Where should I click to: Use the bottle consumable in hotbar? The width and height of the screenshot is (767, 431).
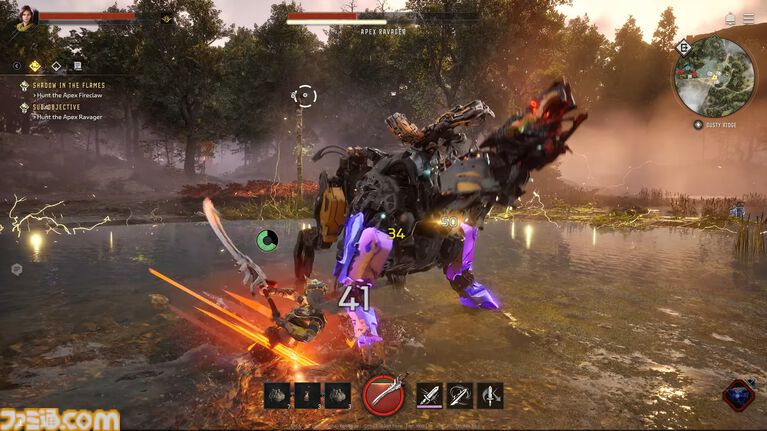[x=308, y=395]
